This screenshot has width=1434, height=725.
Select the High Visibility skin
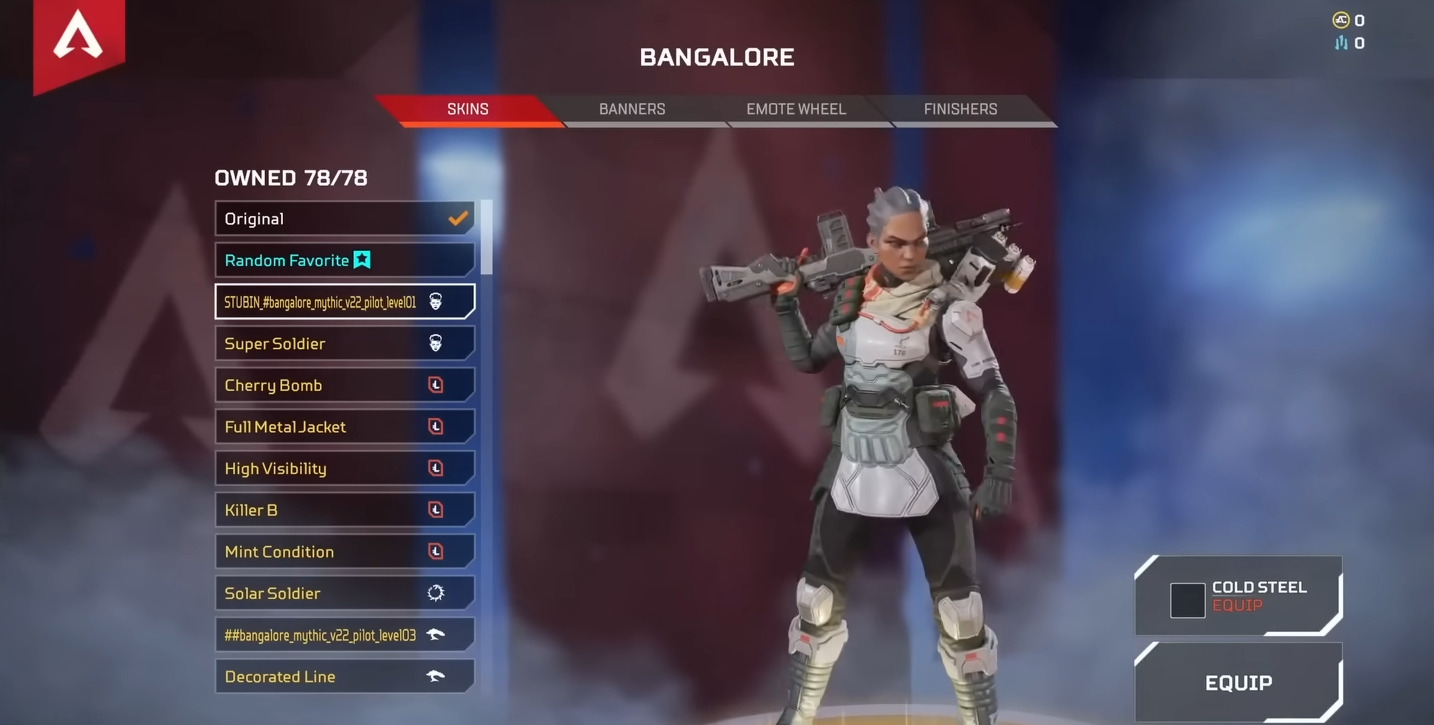click(x=344, y=468)
